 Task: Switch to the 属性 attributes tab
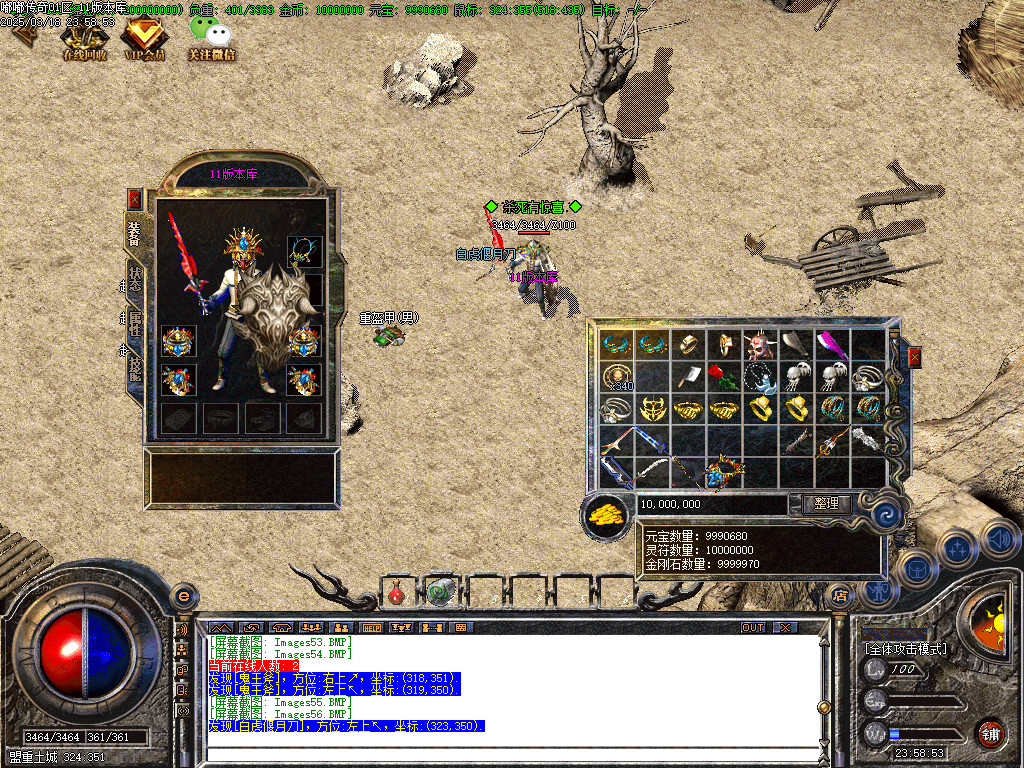point(134,324)
